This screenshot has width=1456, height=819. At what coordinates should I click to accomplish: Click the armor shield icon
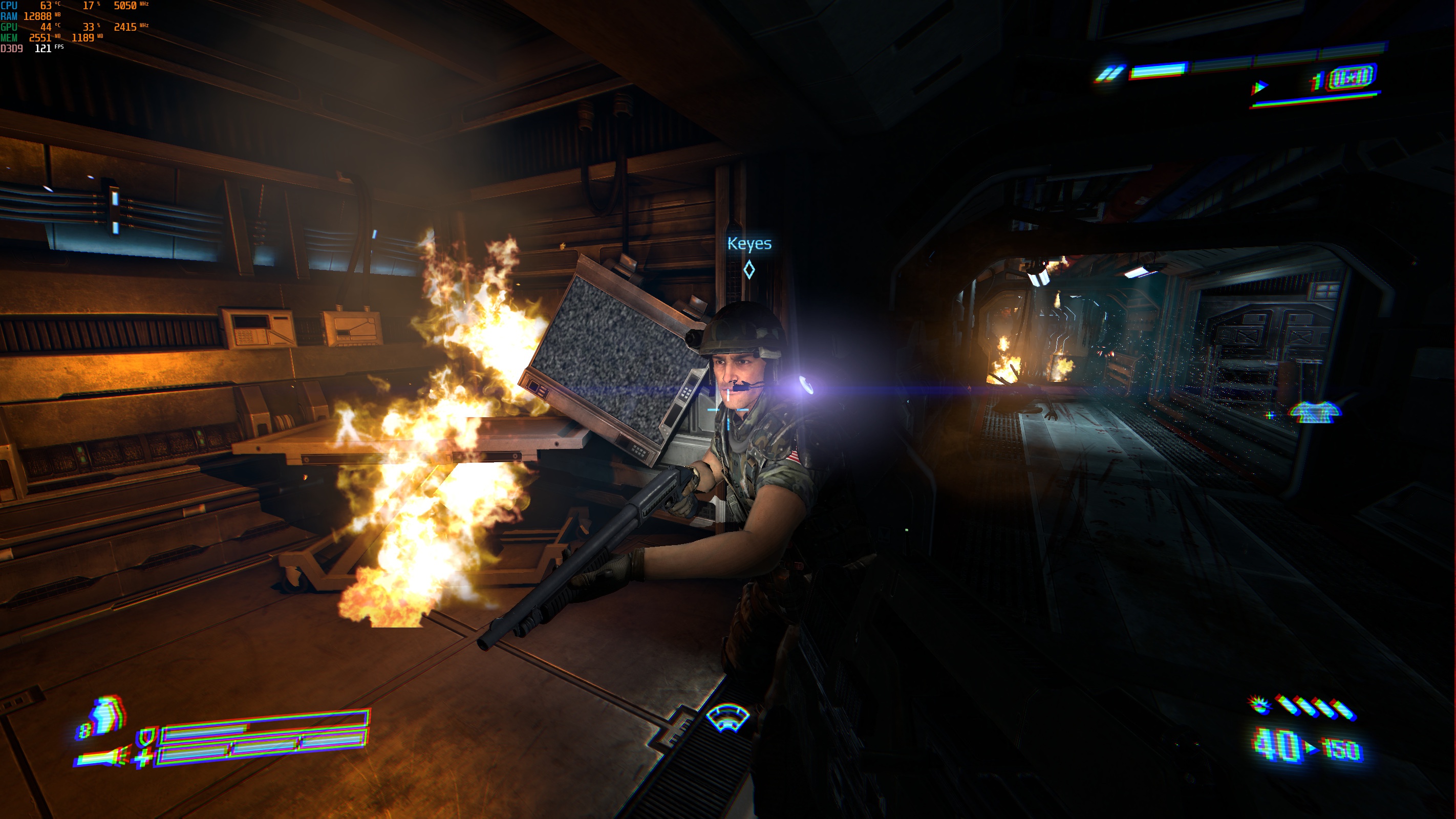click(147, 737)
